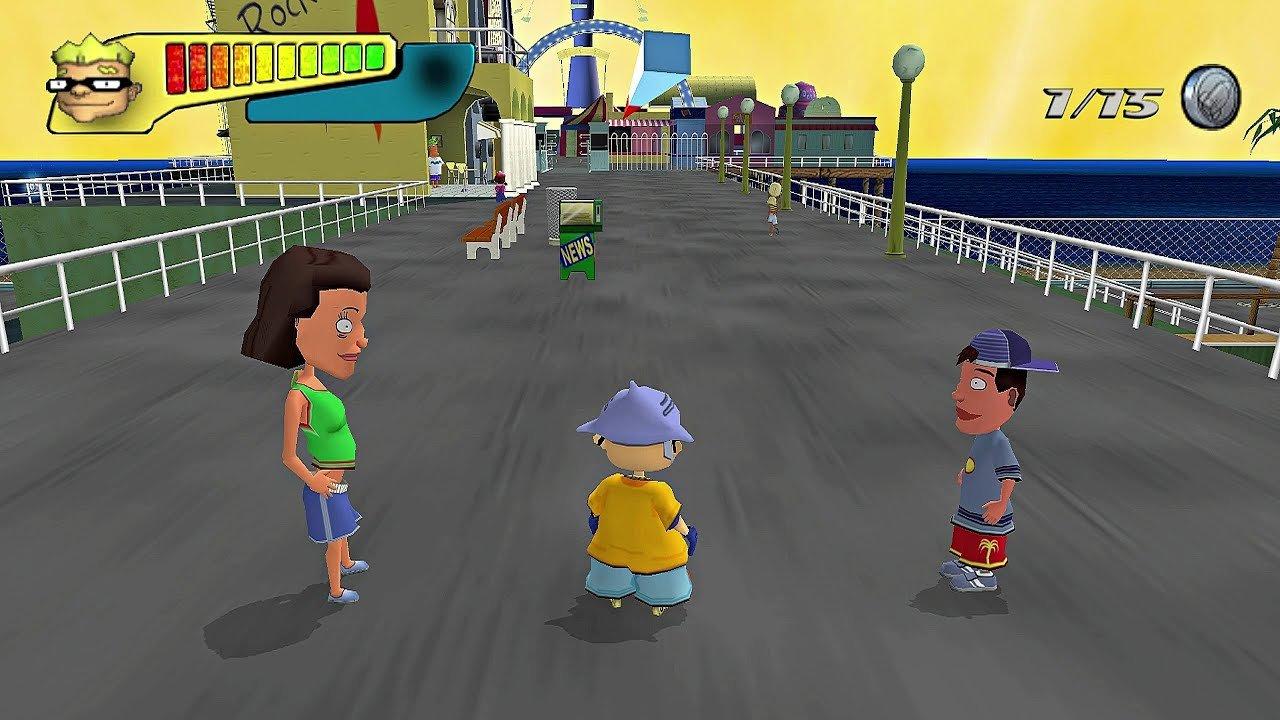This screenshot has width=1280, height=720.
Task: Select the woman in the green top
Action: [320, 430]
